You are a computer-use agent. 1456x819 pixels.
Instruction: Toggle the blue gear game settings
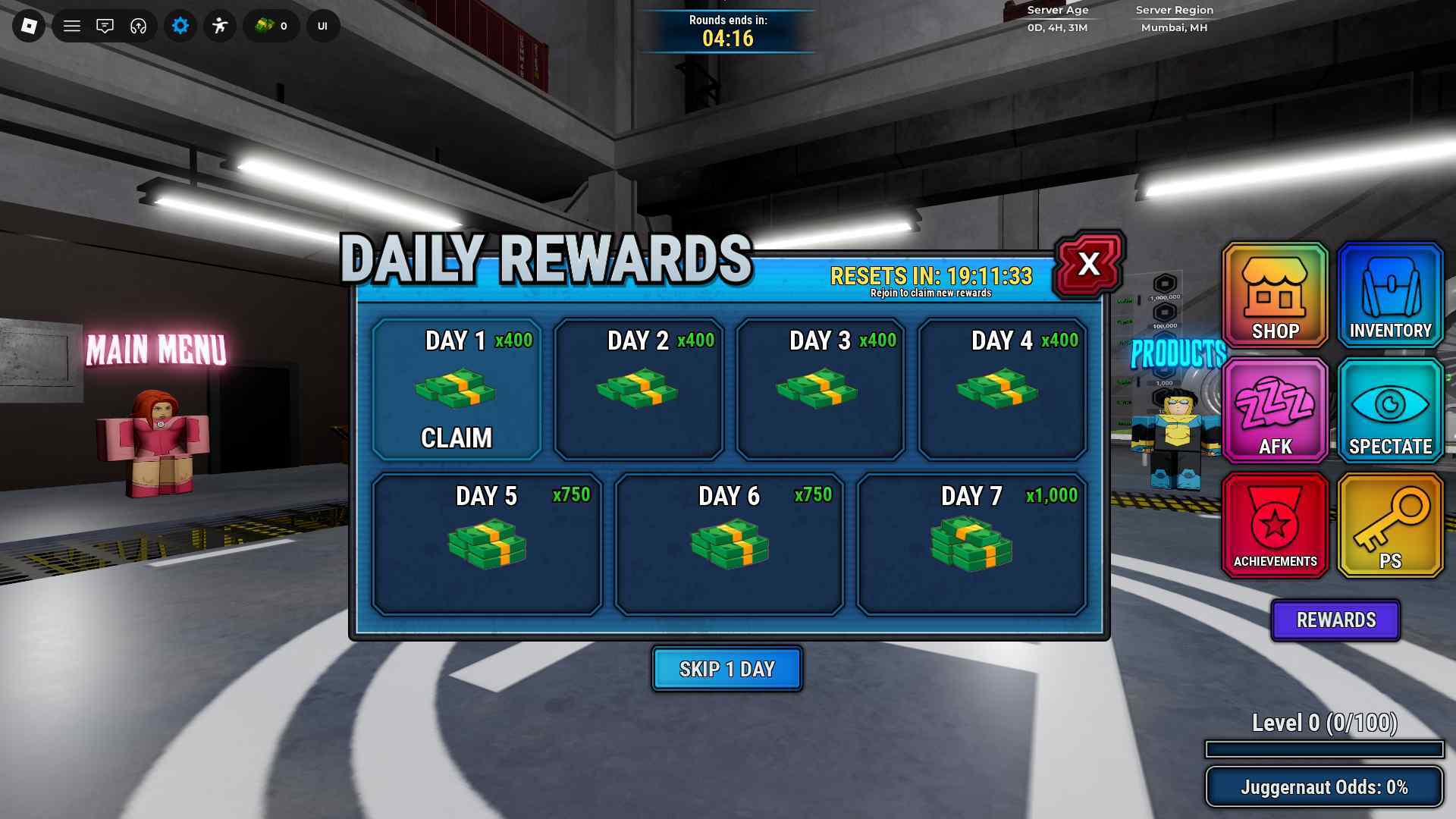tap(180, 26)
